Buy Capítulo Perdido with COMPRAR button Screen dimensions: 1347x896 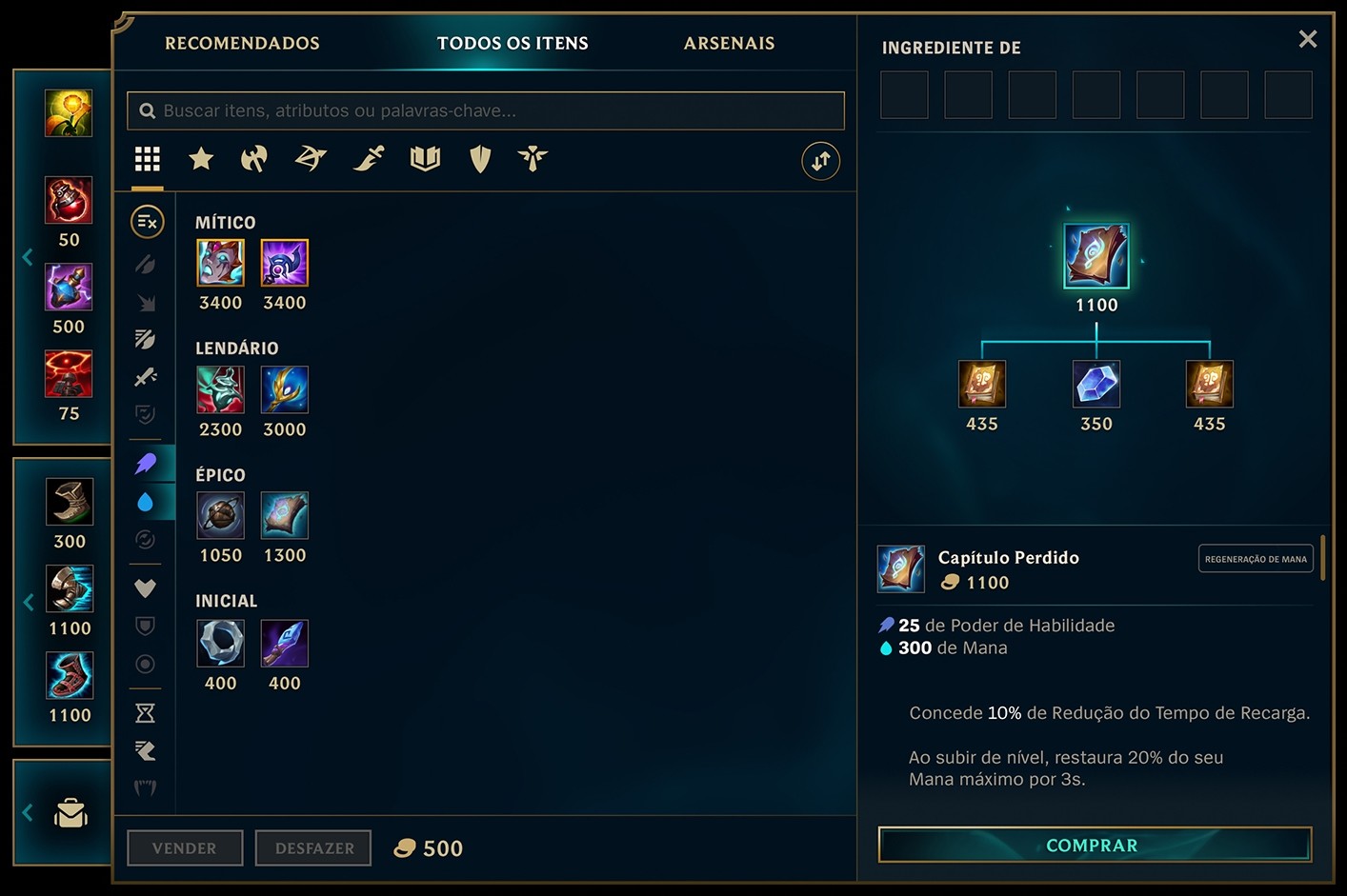[x=1093, y=845]
